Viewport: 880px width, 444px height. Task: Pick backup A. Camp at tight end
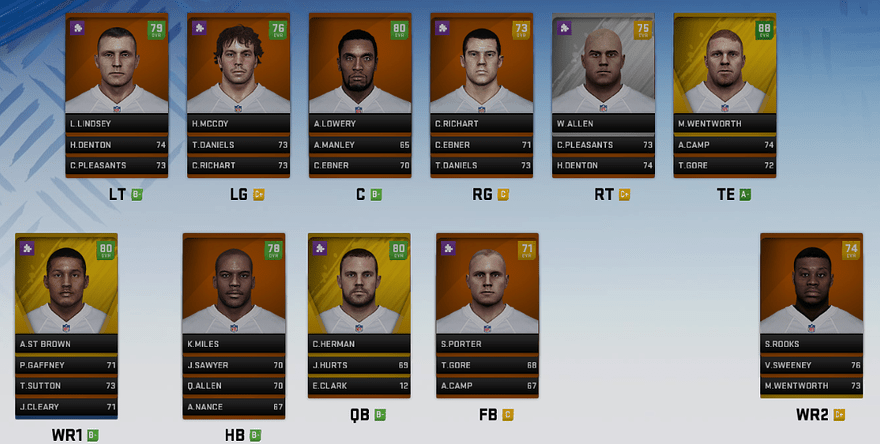pos(724,144)
